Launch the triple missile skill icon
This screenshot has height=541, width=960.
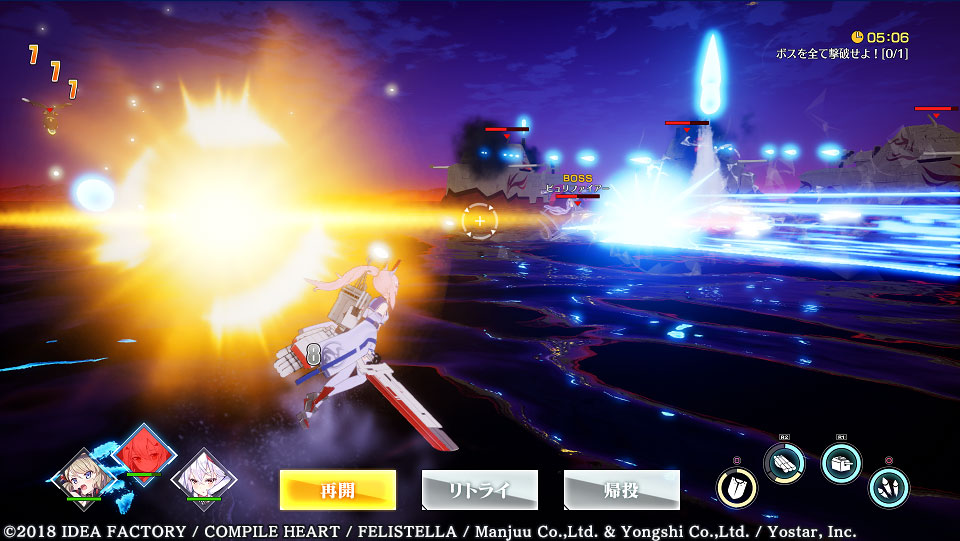pyautogui.click(x=888, y=488)
